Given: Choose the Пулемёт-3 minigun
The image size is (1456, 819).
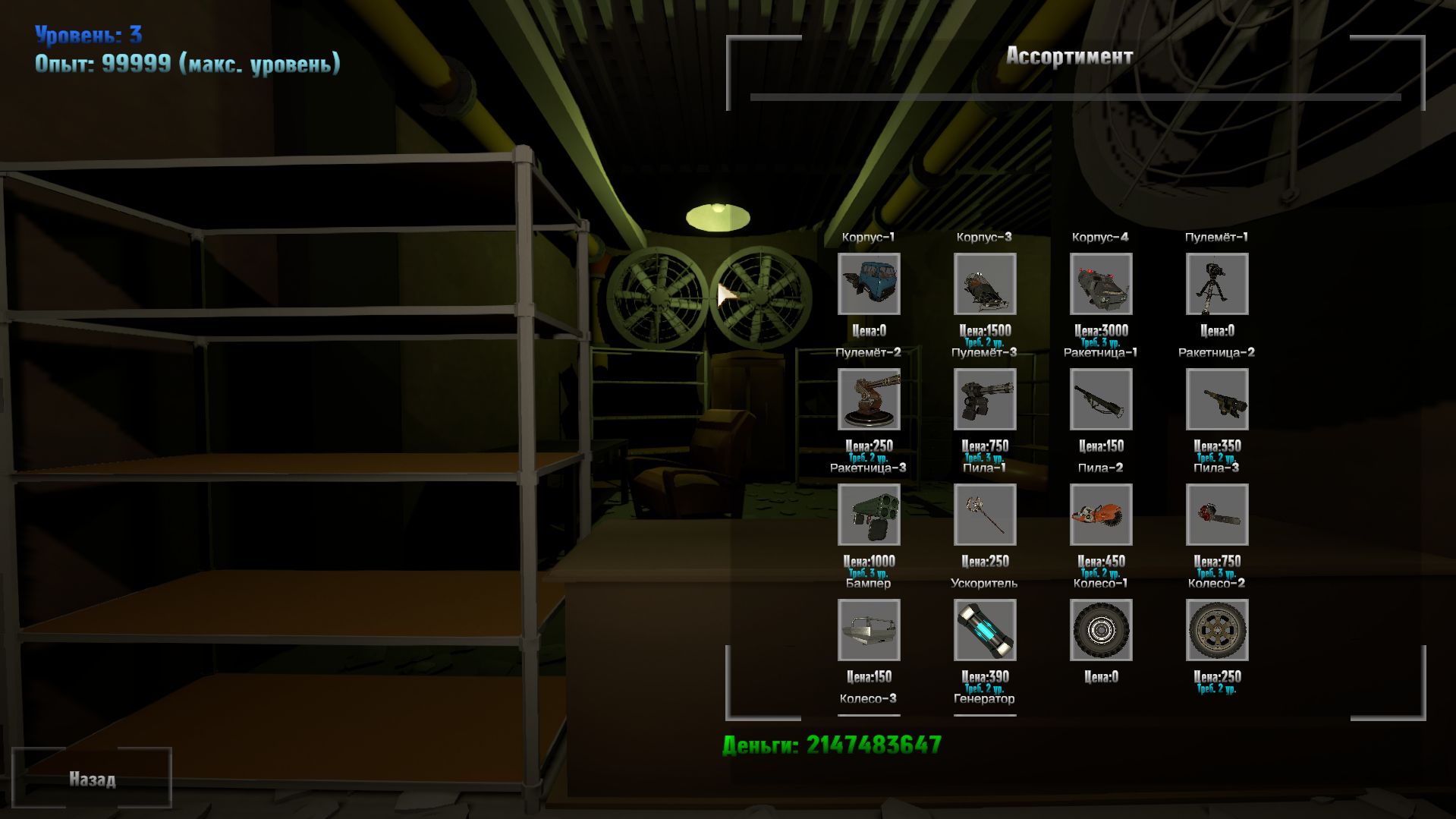Looking at the screenshot, I should [984, 401].
